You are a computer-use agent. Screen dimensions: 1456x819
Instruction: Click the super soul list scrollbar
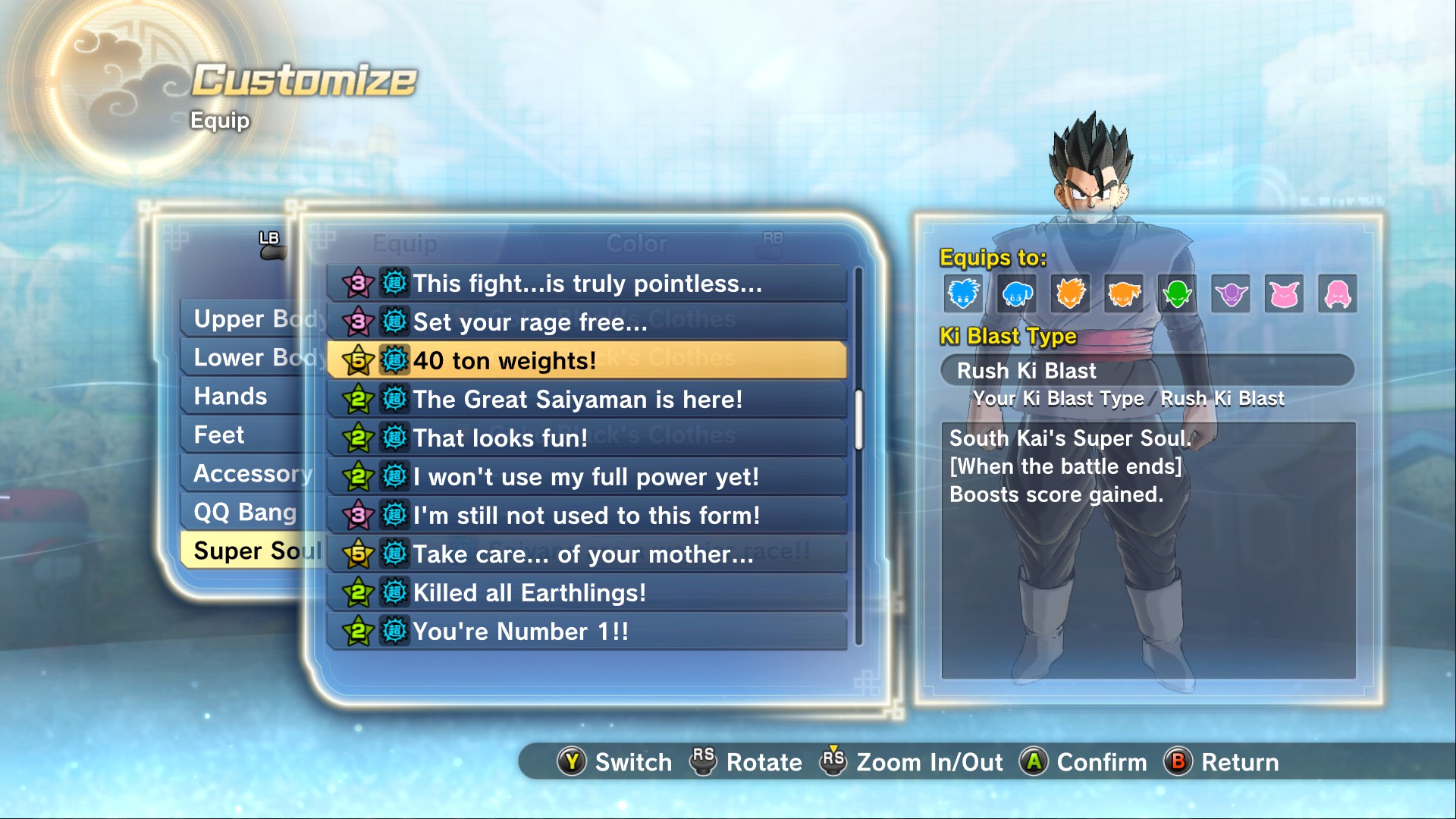(x=858, y=419)
